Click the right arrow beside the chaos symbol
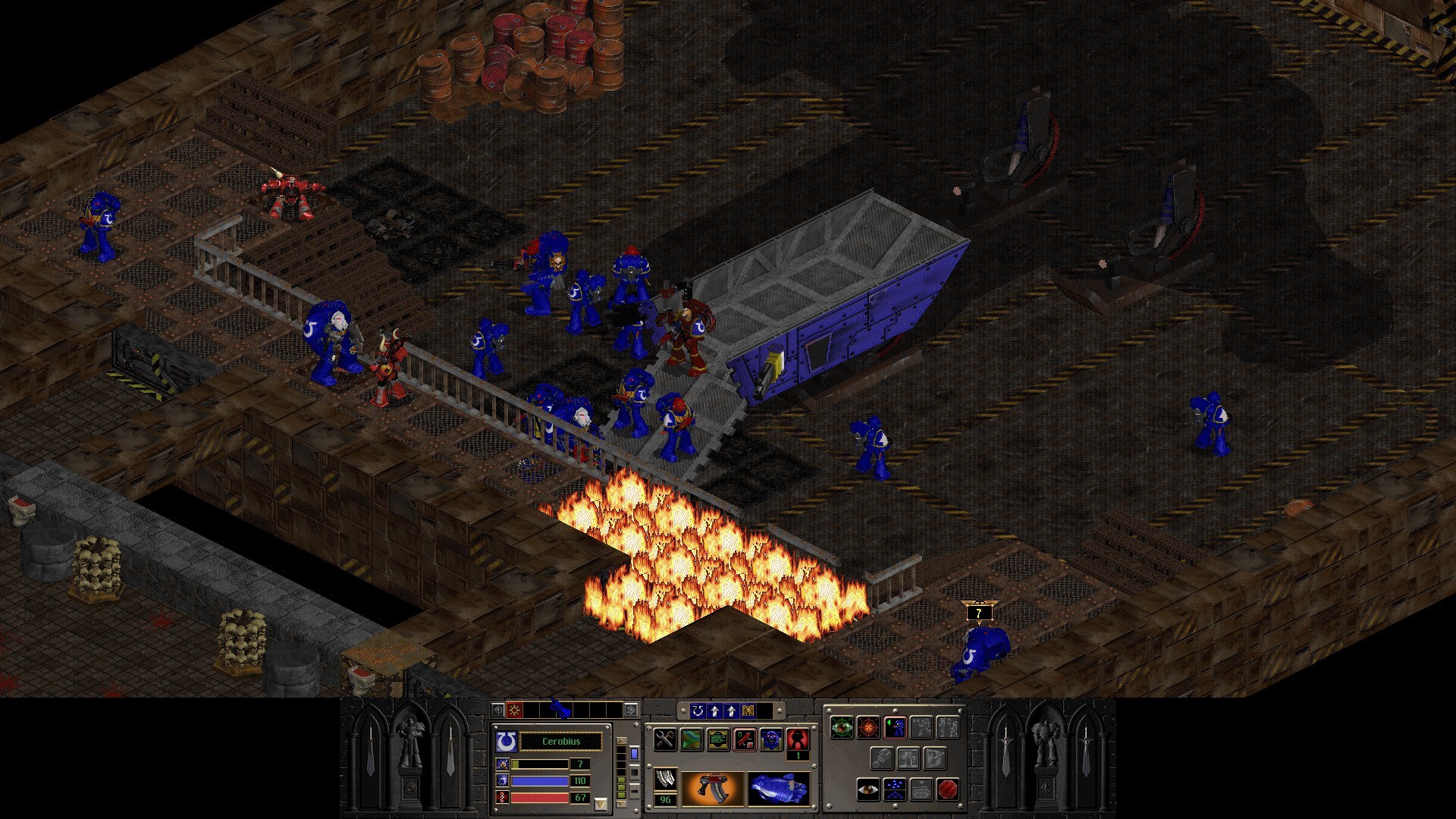Viewport: 1456px width, 819px height. point(632,710)
